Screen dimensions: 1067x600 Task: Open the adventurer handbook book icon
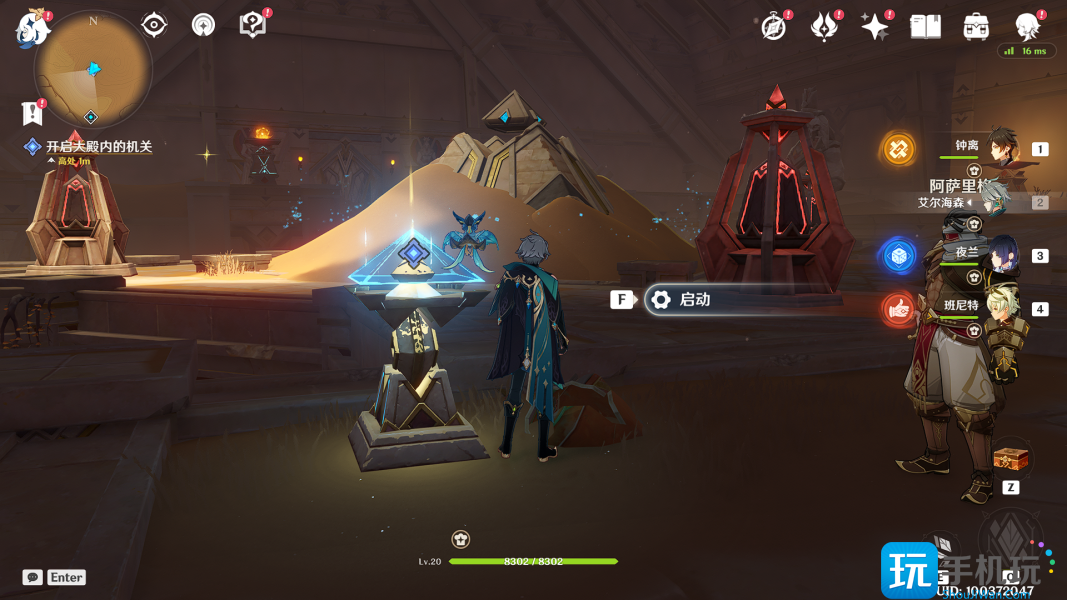tap(926, 27)
